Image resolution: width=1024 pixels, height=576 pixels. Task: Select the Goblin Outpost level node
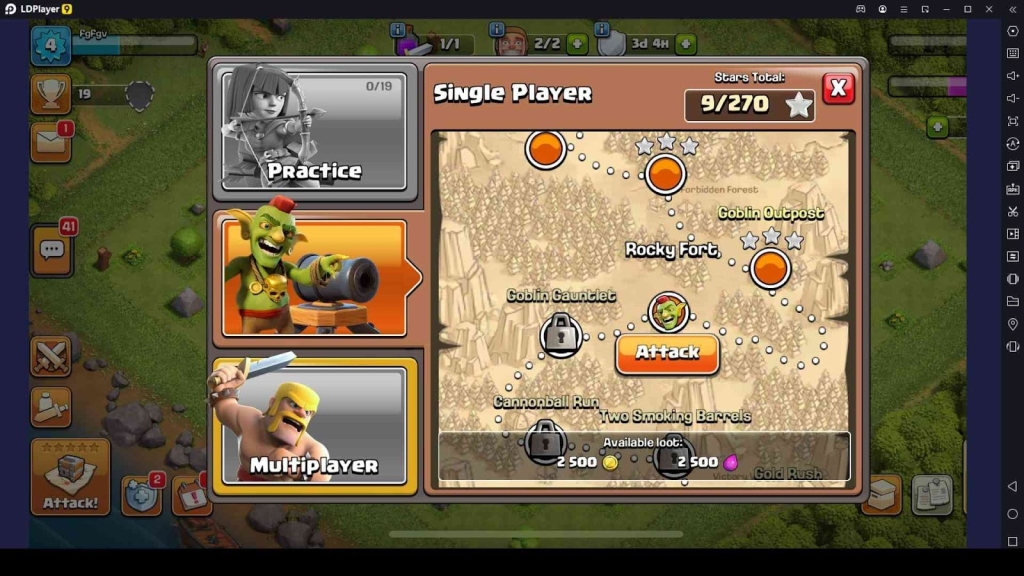(x=770, y=268)
